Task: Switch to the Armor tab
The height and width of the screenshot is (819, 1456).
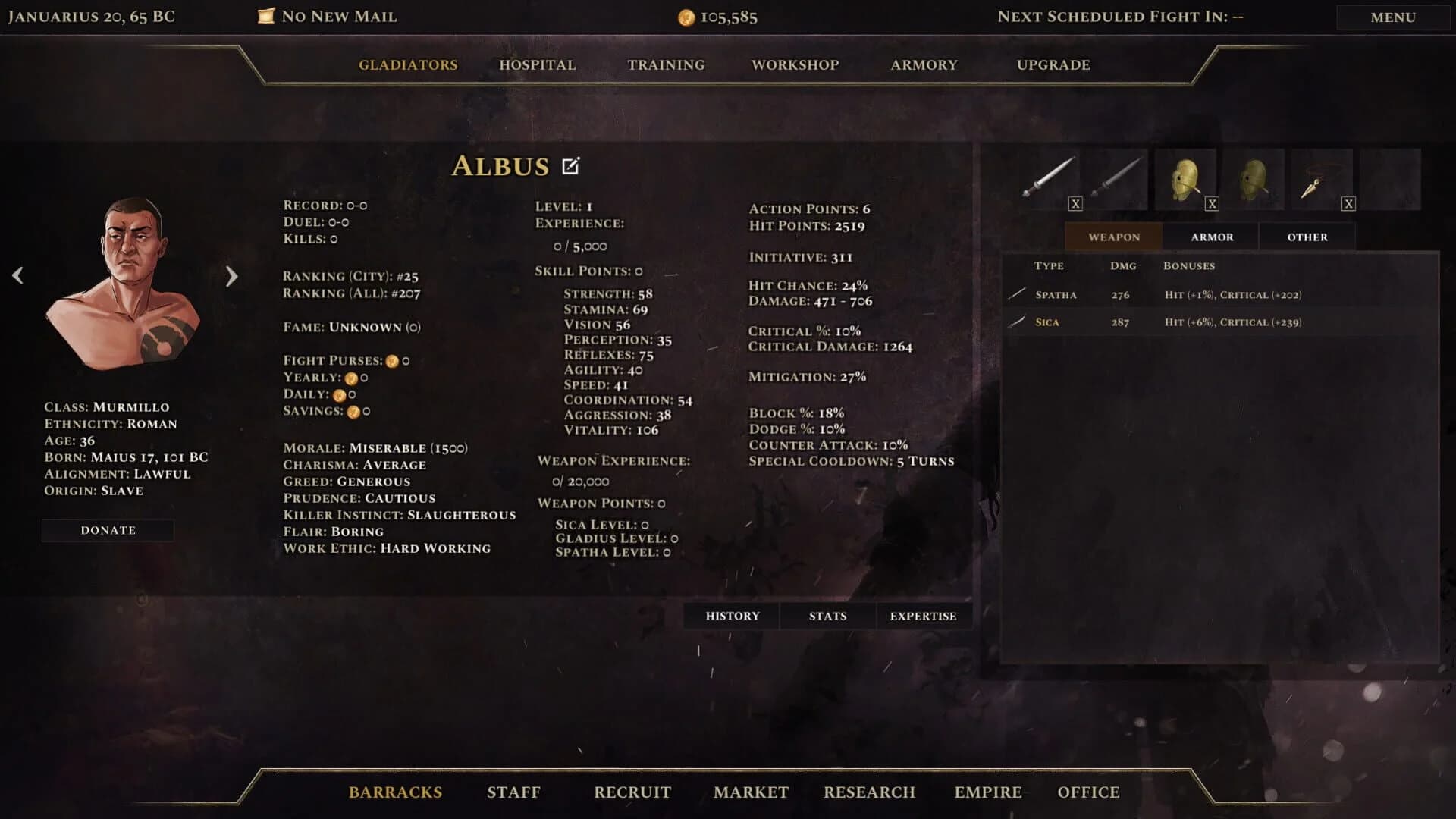Action: point(1211,237)
